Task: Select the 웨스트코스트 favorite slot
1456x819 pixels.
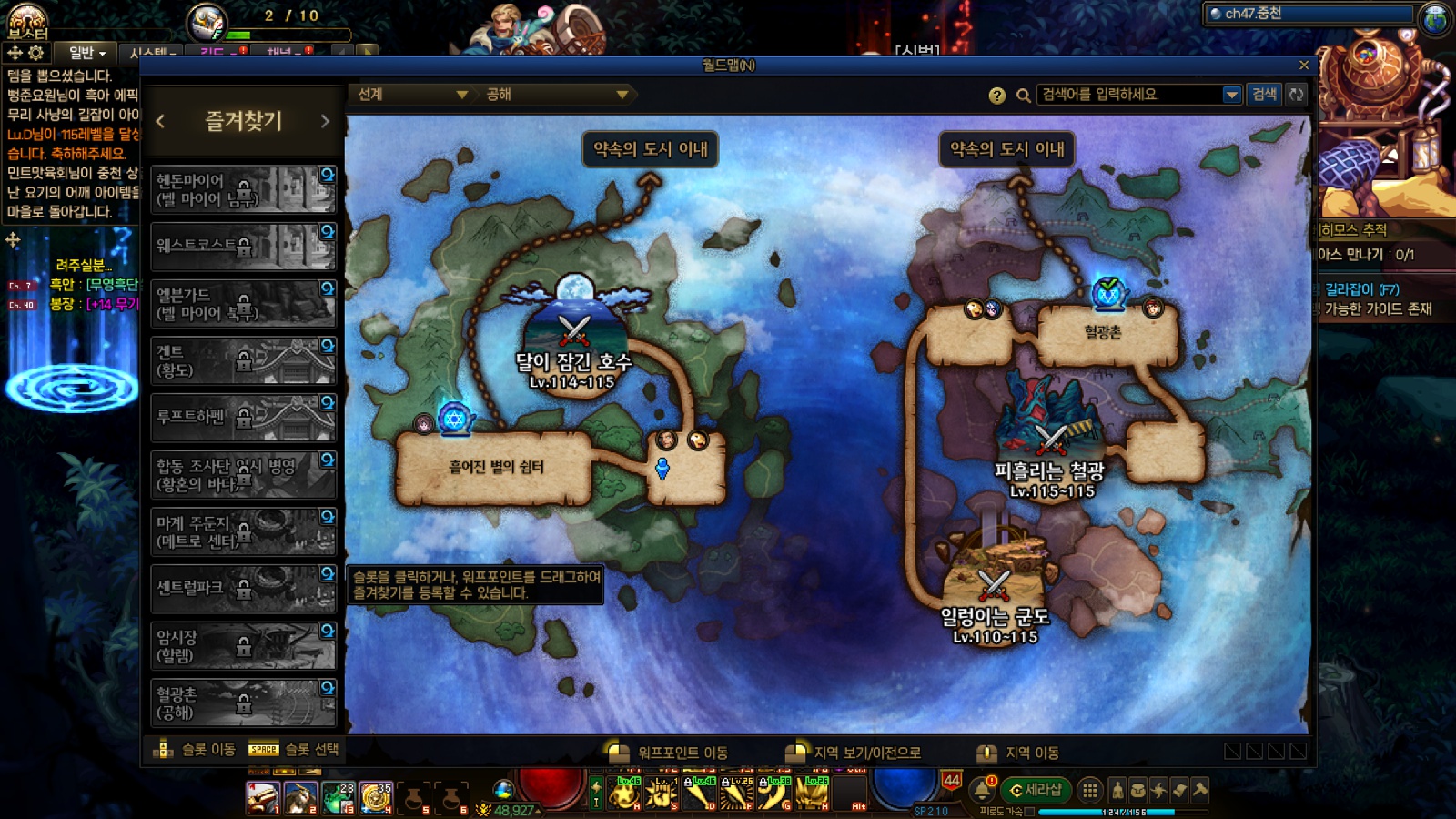Action: point(243,246)
